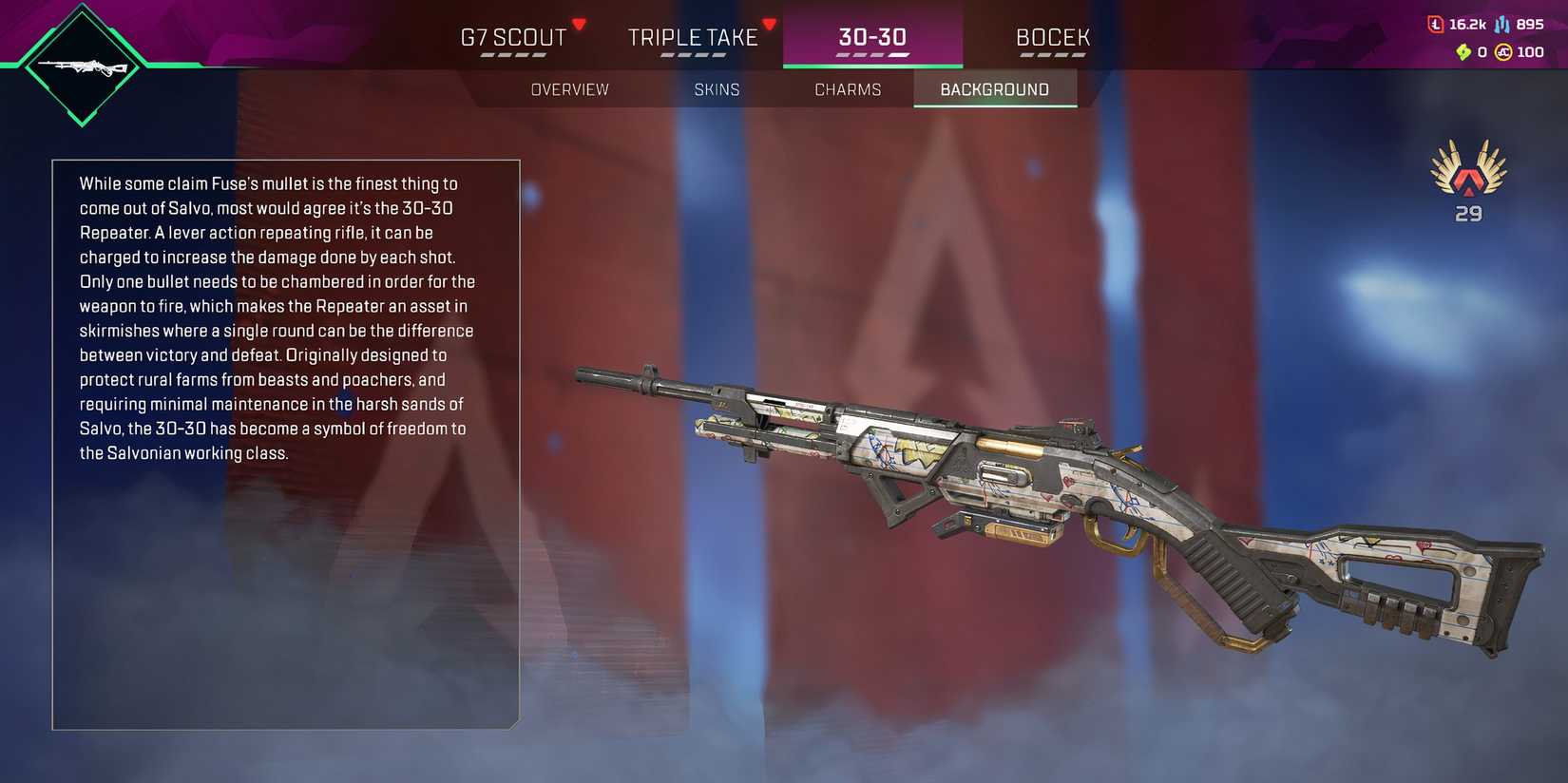Select the Triple Take weapon
1568x783 pixels.
click(x=692, y=37)
